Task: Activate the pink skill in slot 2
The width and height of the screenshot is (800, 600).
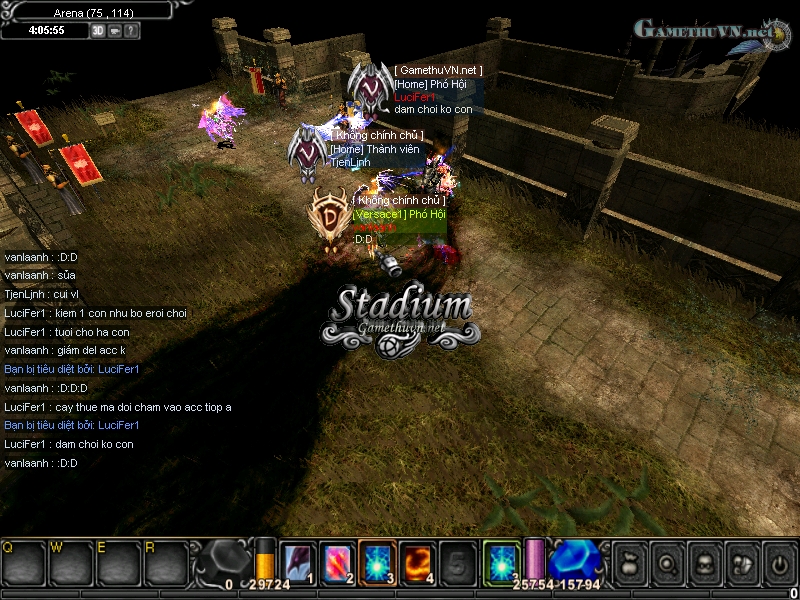Action: click(337, 563)
